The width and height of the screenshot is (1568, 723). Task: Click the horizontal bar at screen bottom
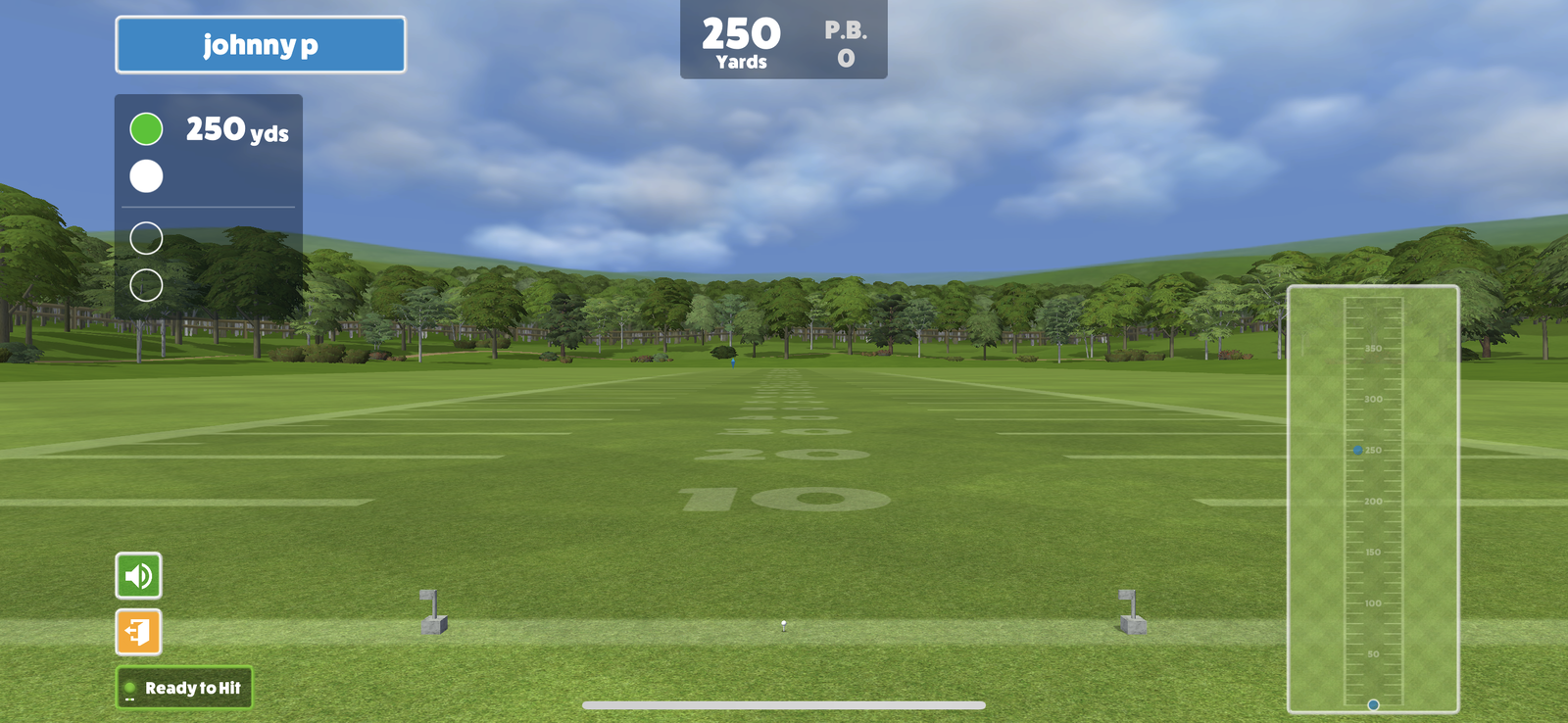coord(783,703)
